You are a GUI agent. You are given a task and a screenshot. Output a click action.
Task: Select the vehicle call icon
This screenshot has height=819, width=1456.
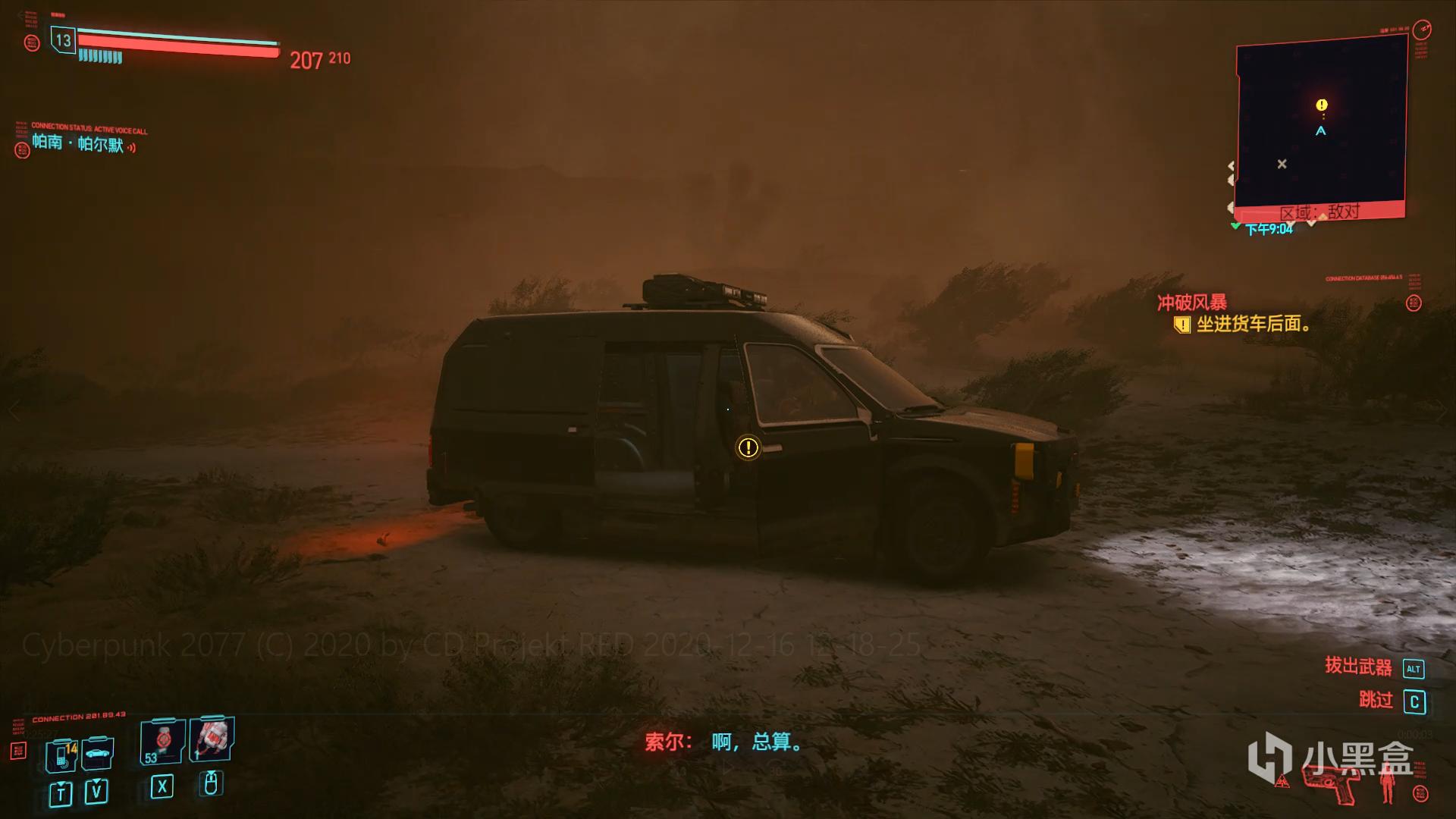tap(97, 753)
